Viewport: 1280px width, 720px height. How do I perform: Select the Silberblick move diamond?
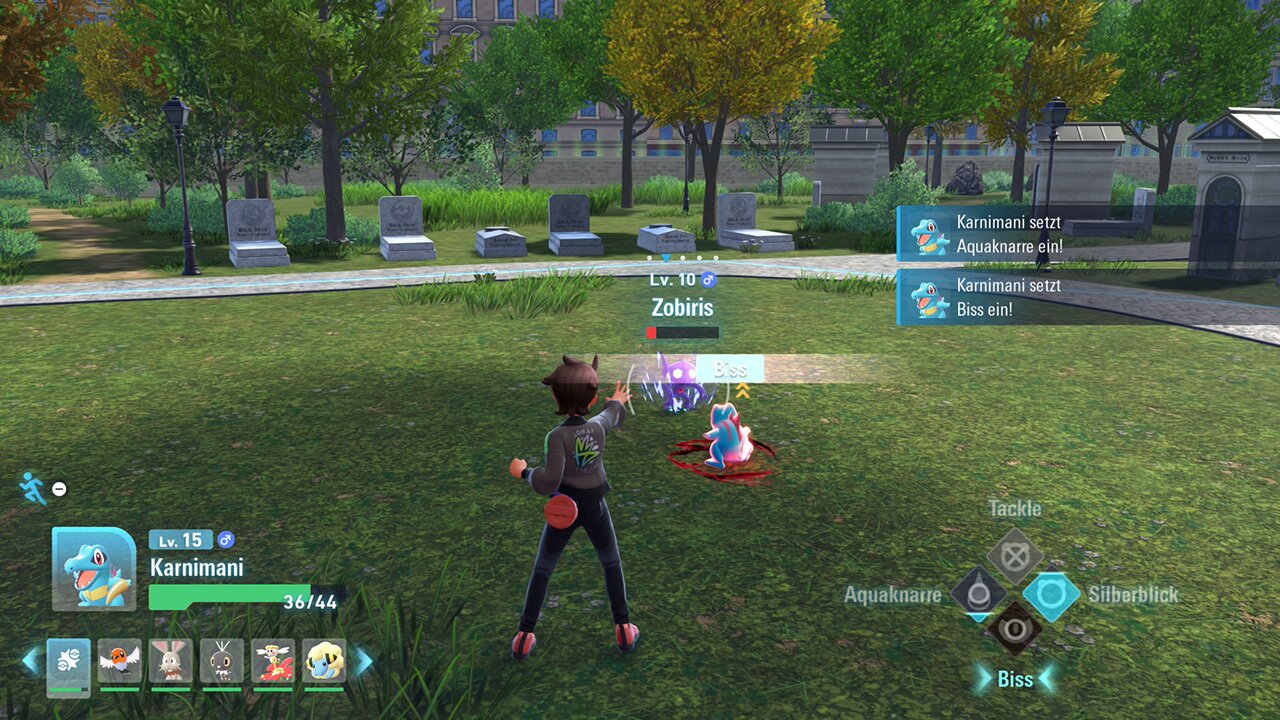[x=1051, y=595]
